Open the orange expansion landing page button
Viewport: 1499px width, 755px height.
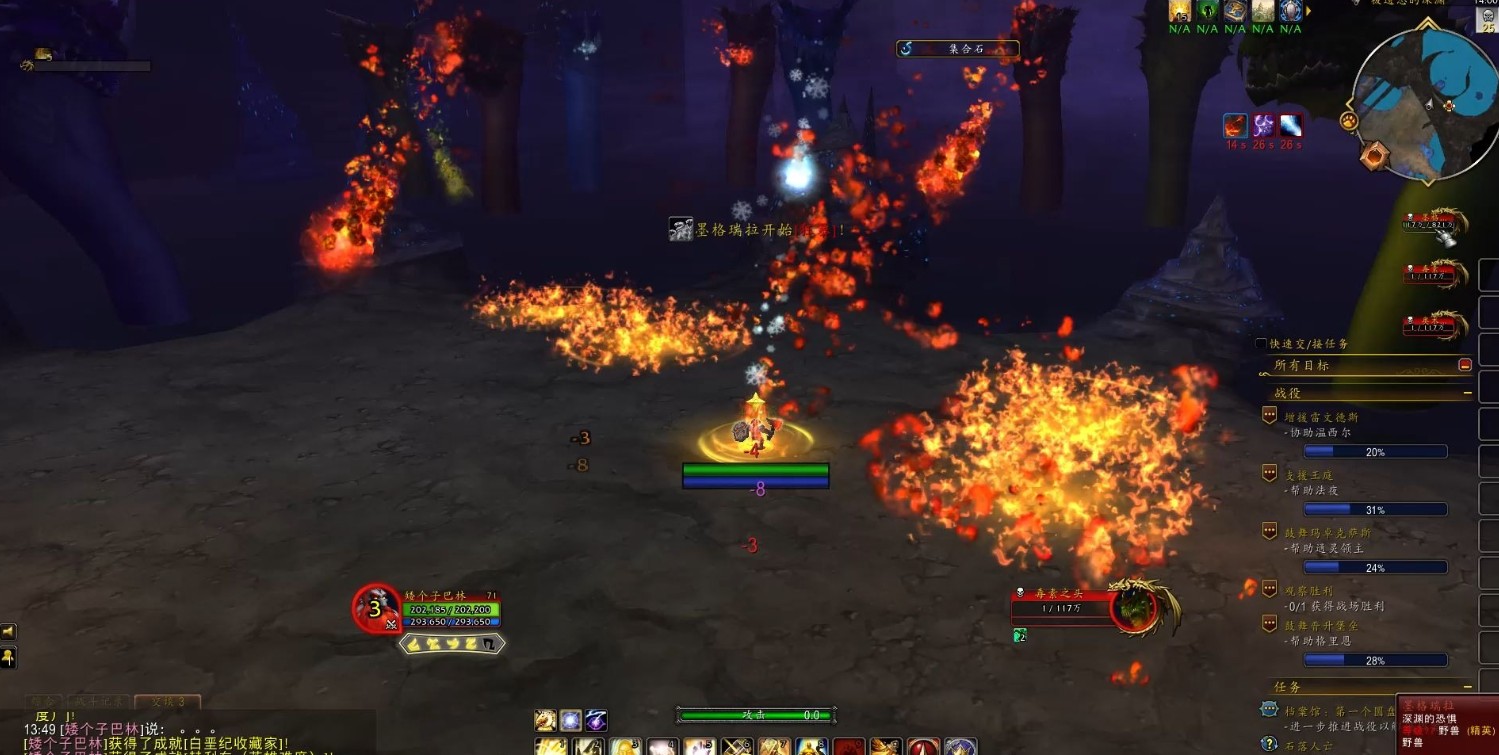click(x=1378, y=155)
